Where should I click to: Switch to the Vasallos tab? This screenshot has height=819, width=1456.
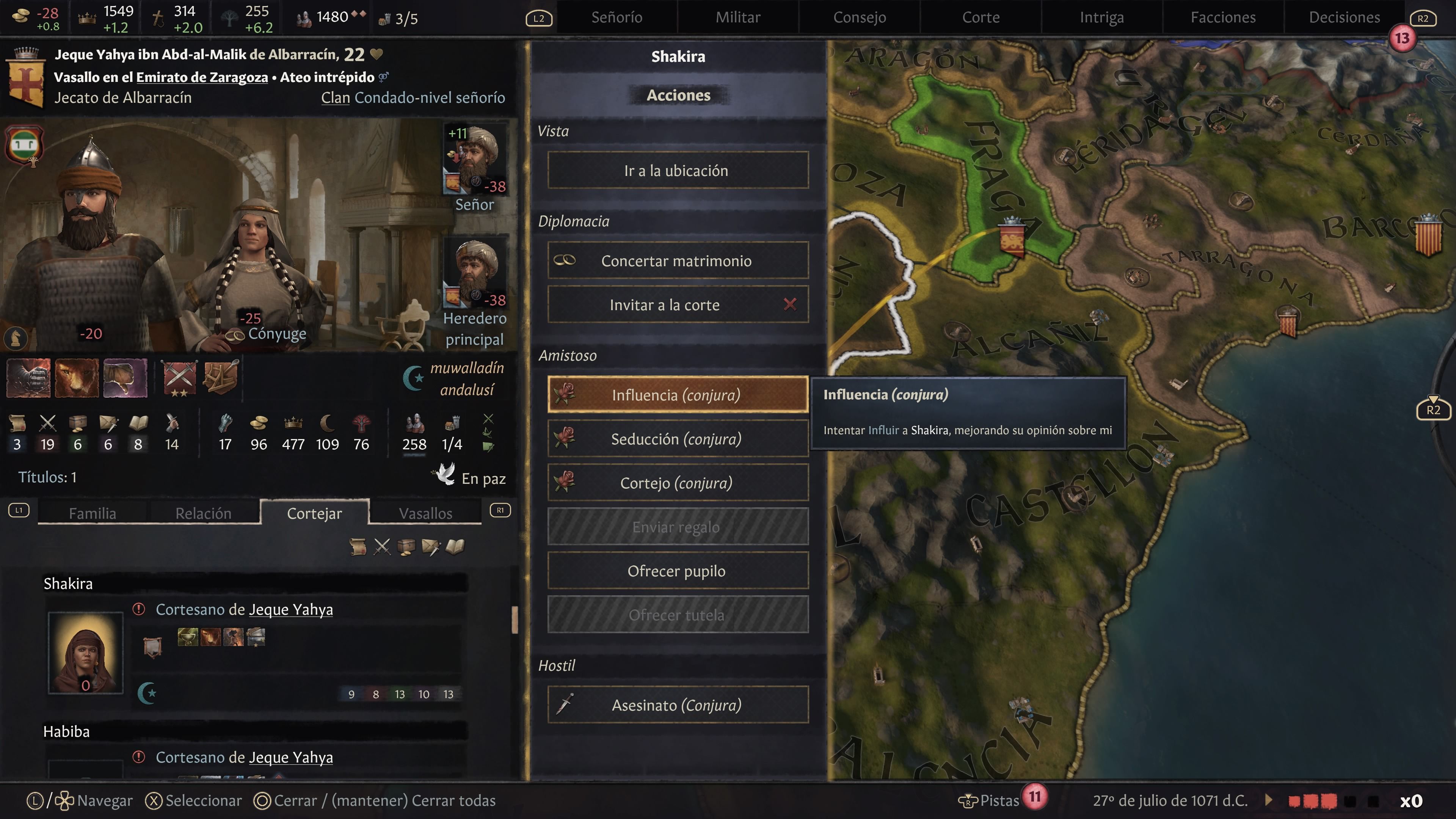click(425, 513)
